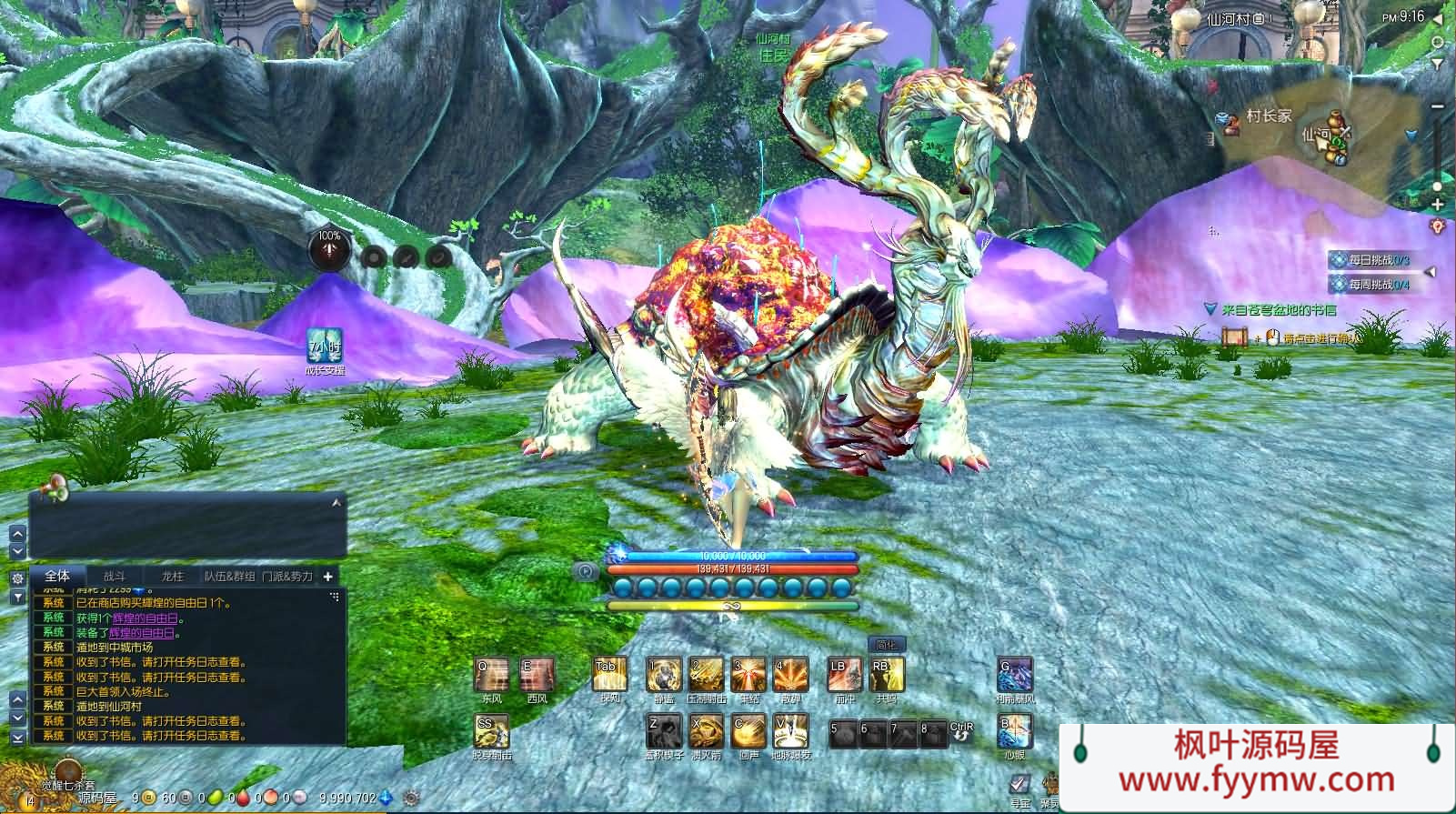Zoom in the minimap with the plus button
This screenshot has height=814, width=1456.
(1437, 204)
